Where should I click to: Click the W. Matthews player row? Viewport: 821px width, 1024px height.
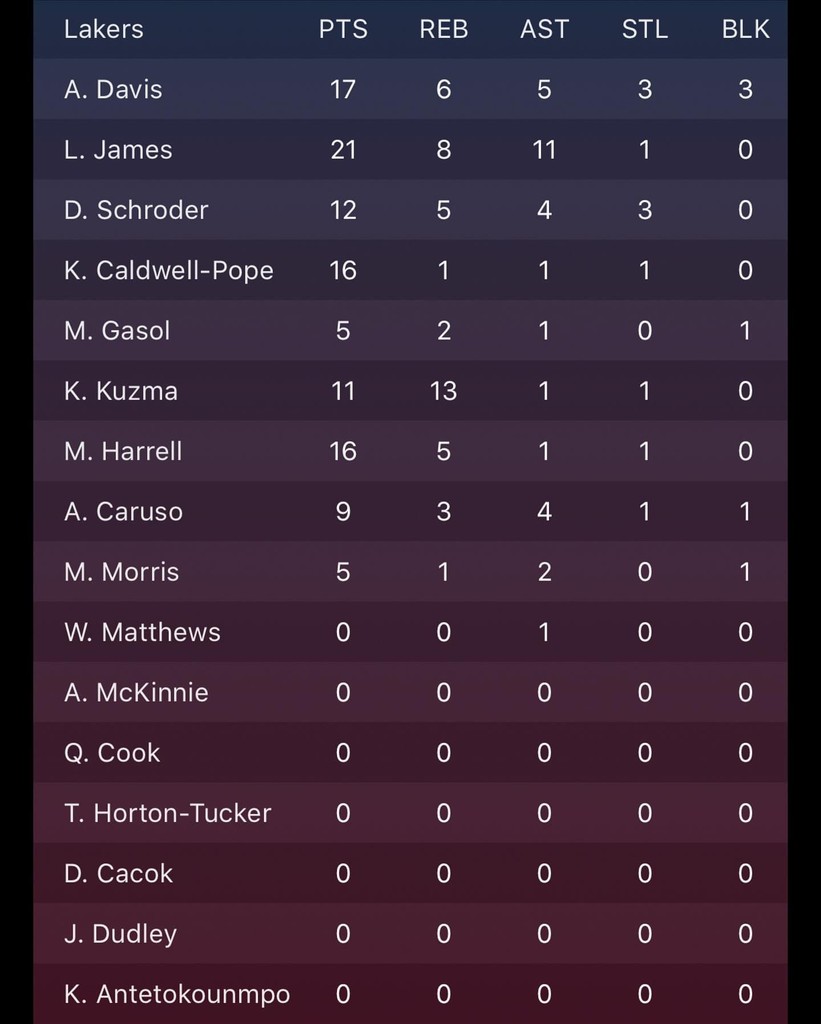pos(142,632)
